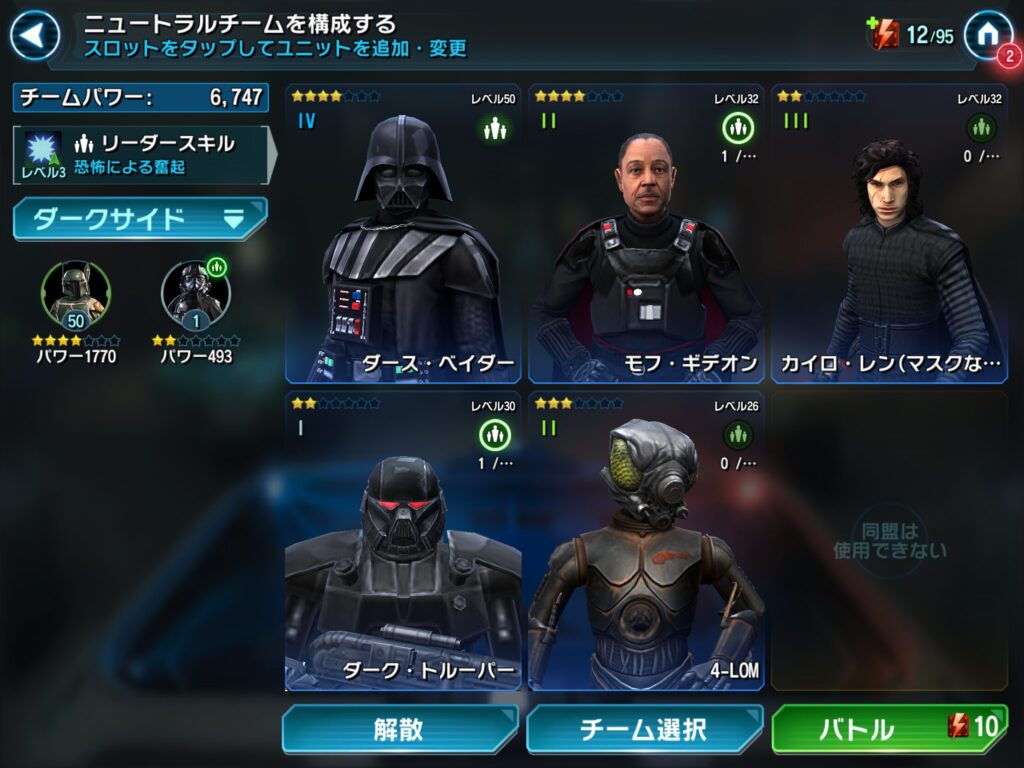1024x768 pixels.
Task: Select the ダース・ベイダー team slot
Action: [404, 235]
